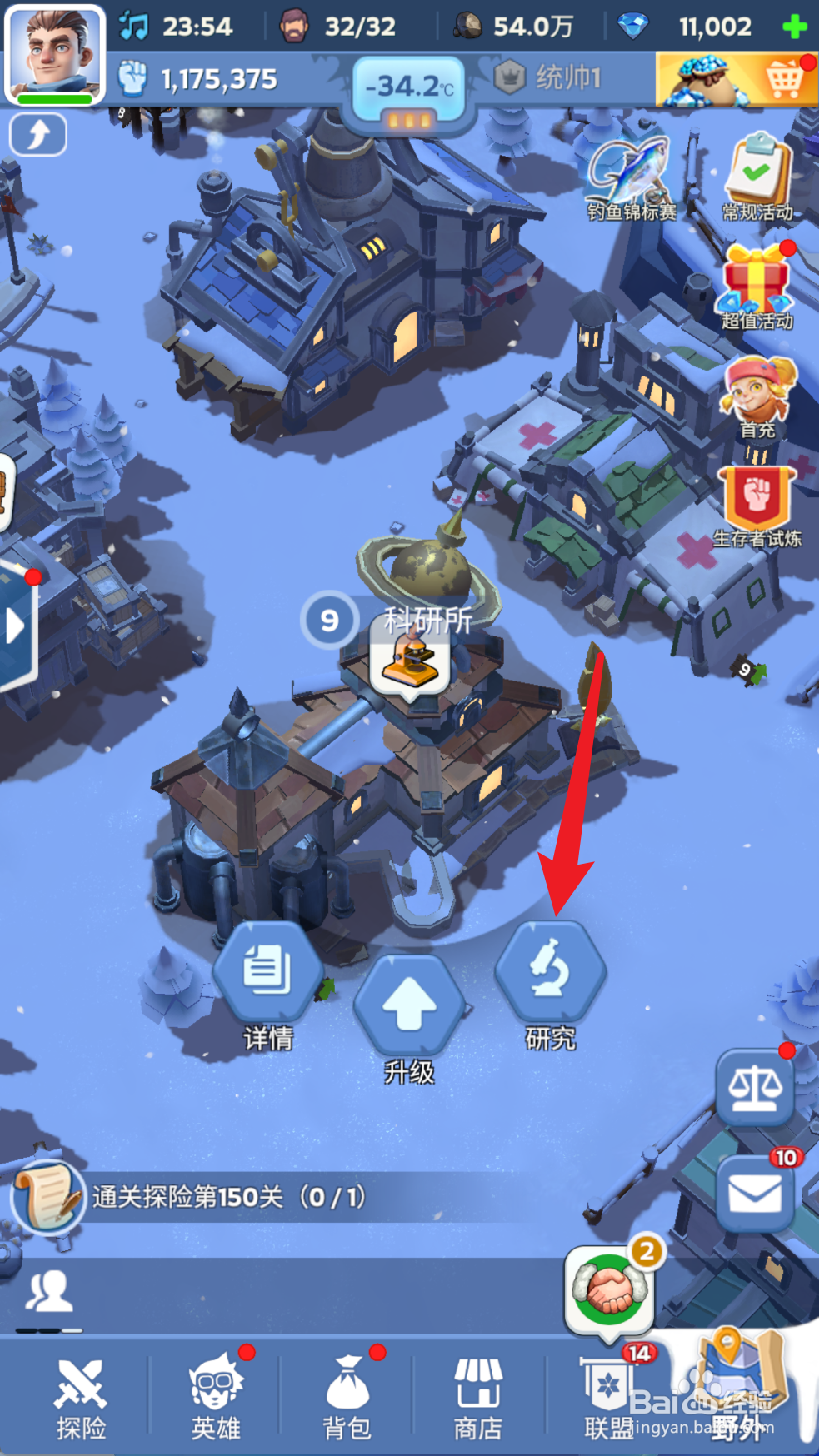View the 详情 details button
Viewport: 819px width, 1456px height.
tap(267, 973)
